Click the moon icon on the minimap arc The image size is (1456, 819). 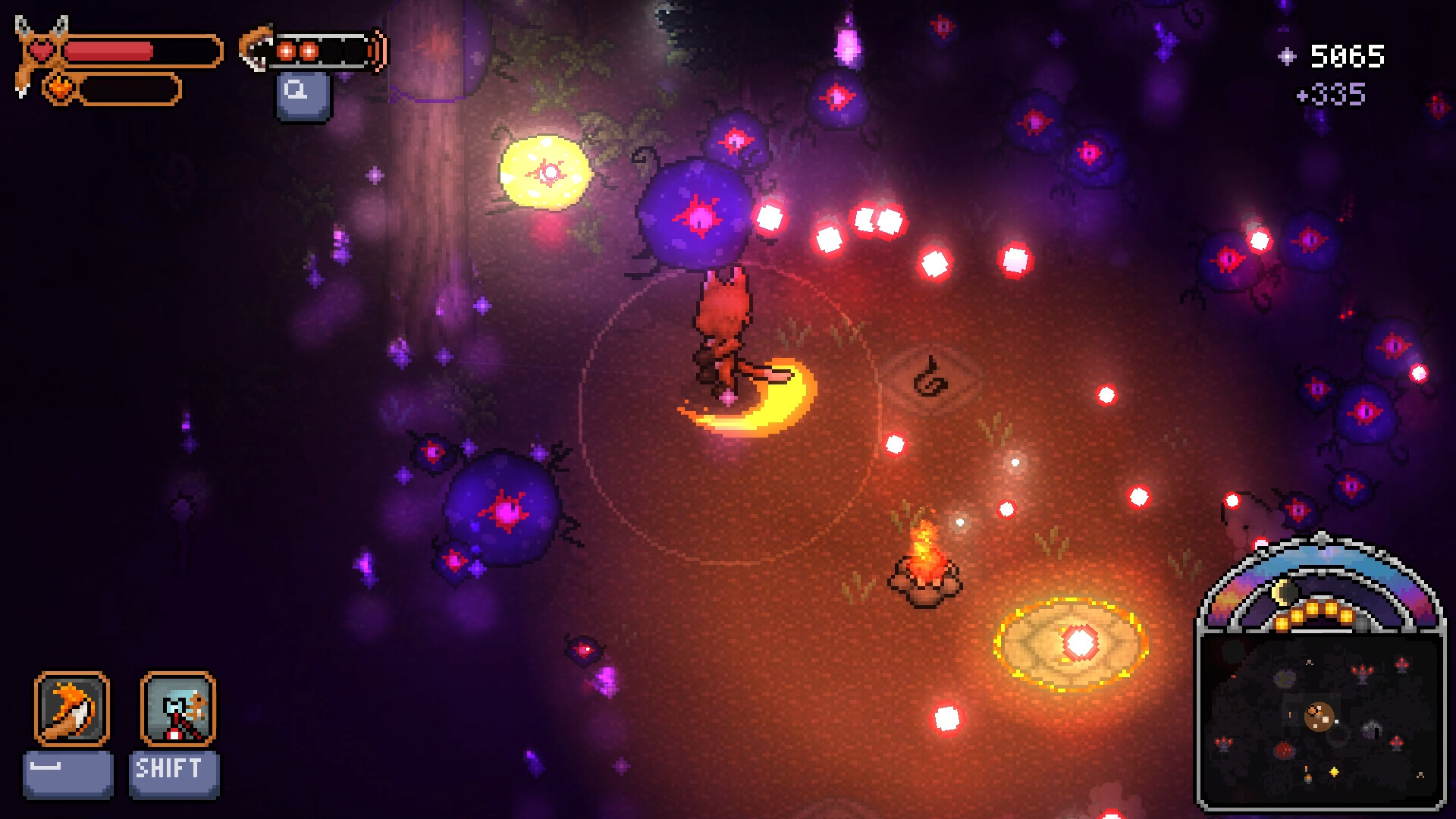coord(1283,590)
